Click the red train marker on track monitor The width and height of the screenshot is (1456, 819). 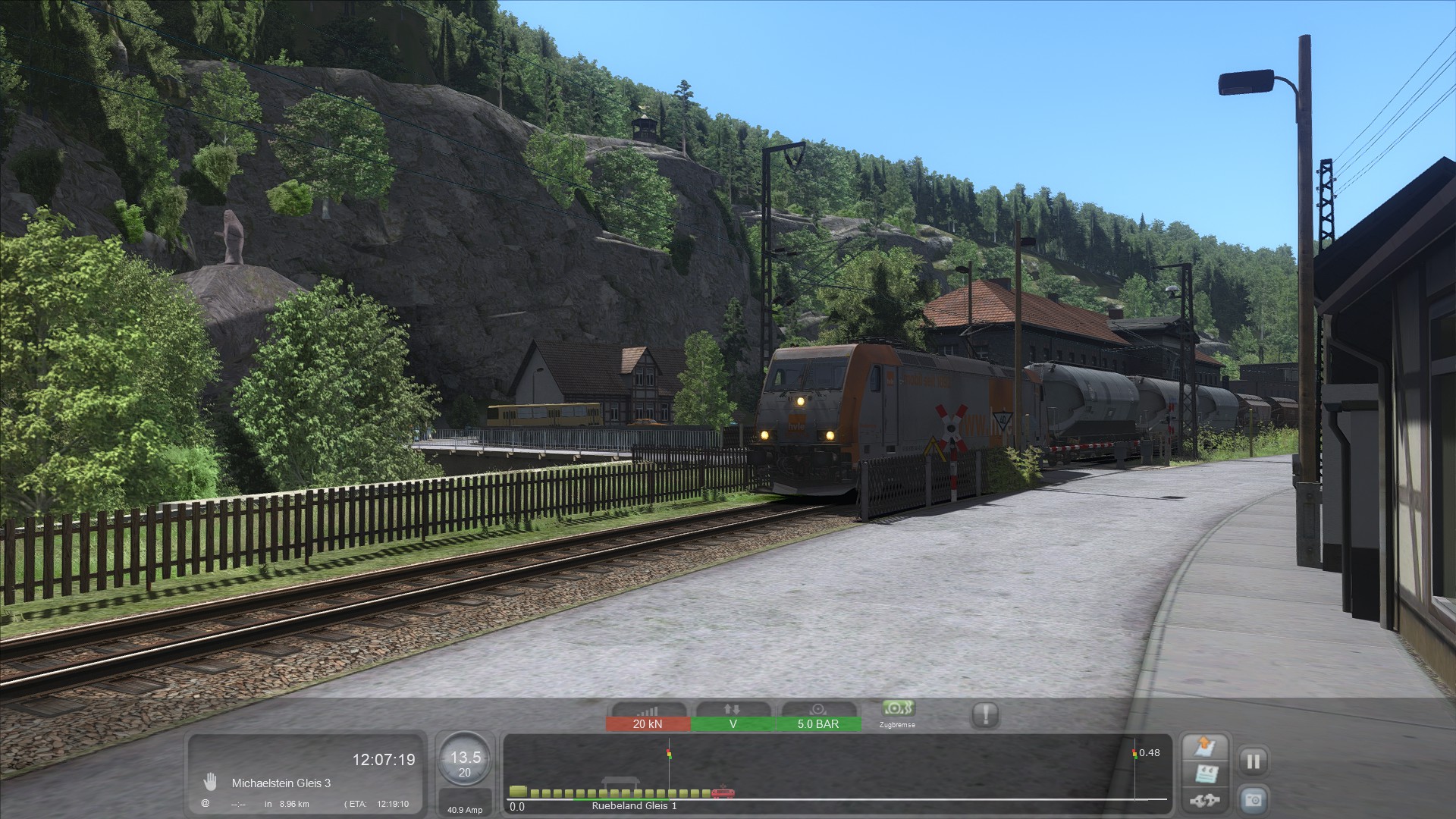[723, 792]
